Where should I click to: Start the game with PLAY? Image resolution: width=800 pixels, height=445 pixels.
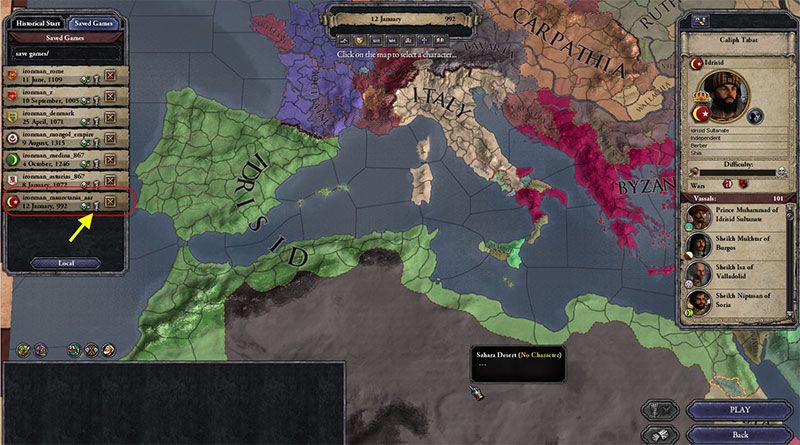coord(739,410)
